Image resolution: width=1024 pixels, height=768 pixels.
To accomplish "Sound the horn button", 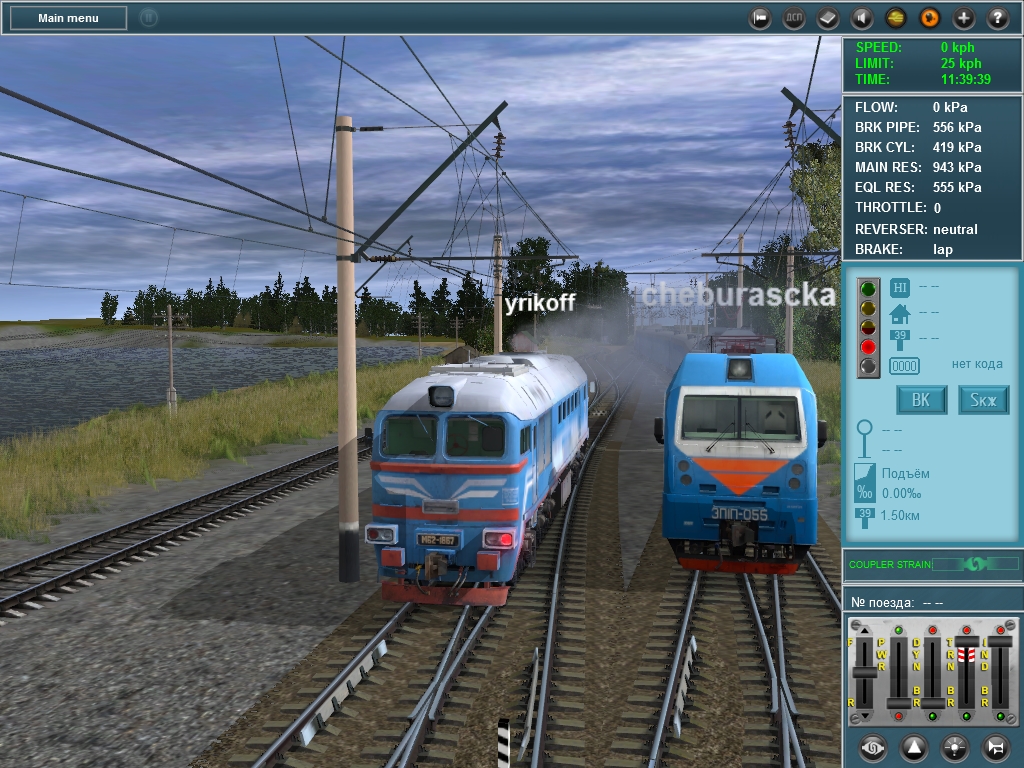I will (994, 747).
